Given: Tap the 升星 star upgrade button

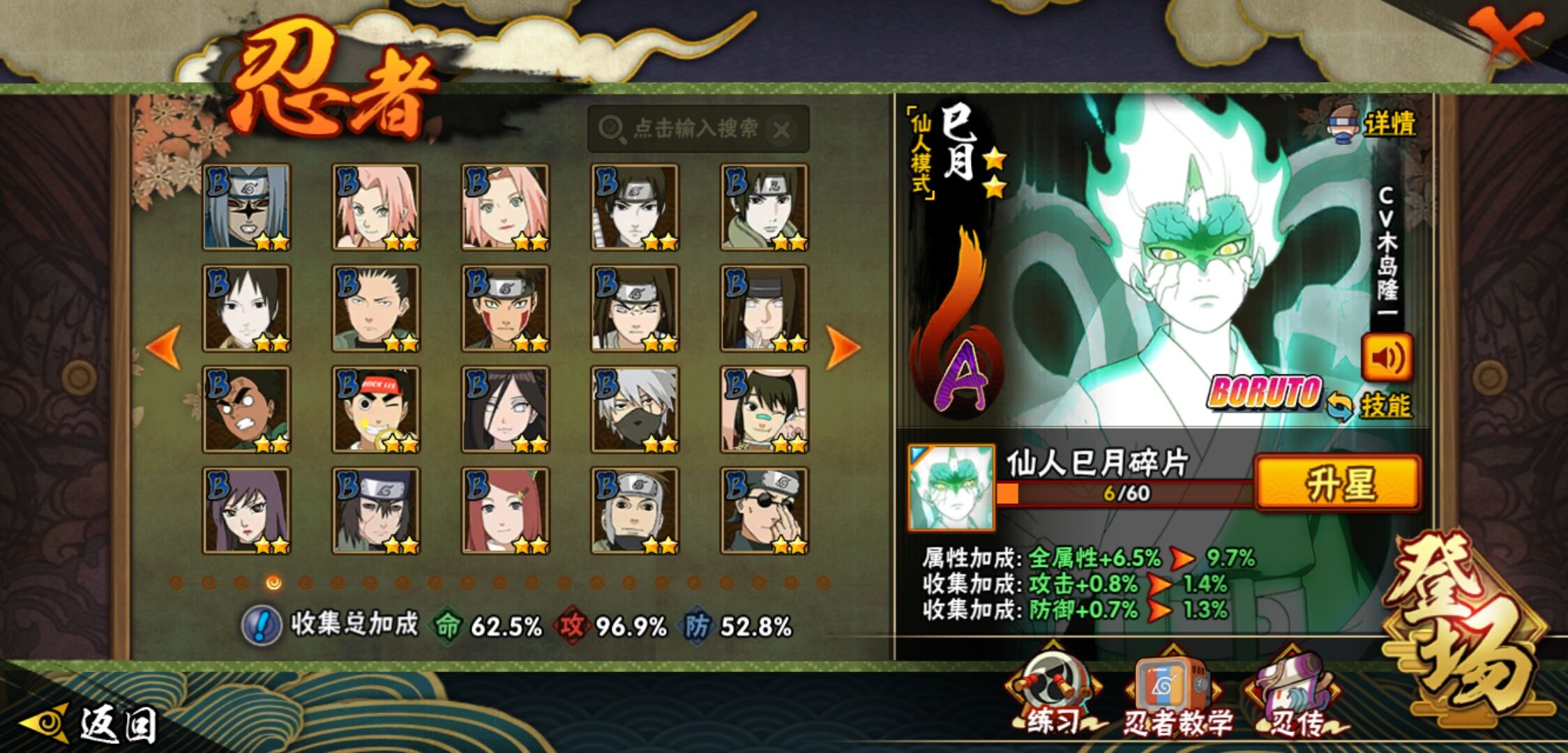Looking at the screenshot, I should click(x=1338, y=483).
